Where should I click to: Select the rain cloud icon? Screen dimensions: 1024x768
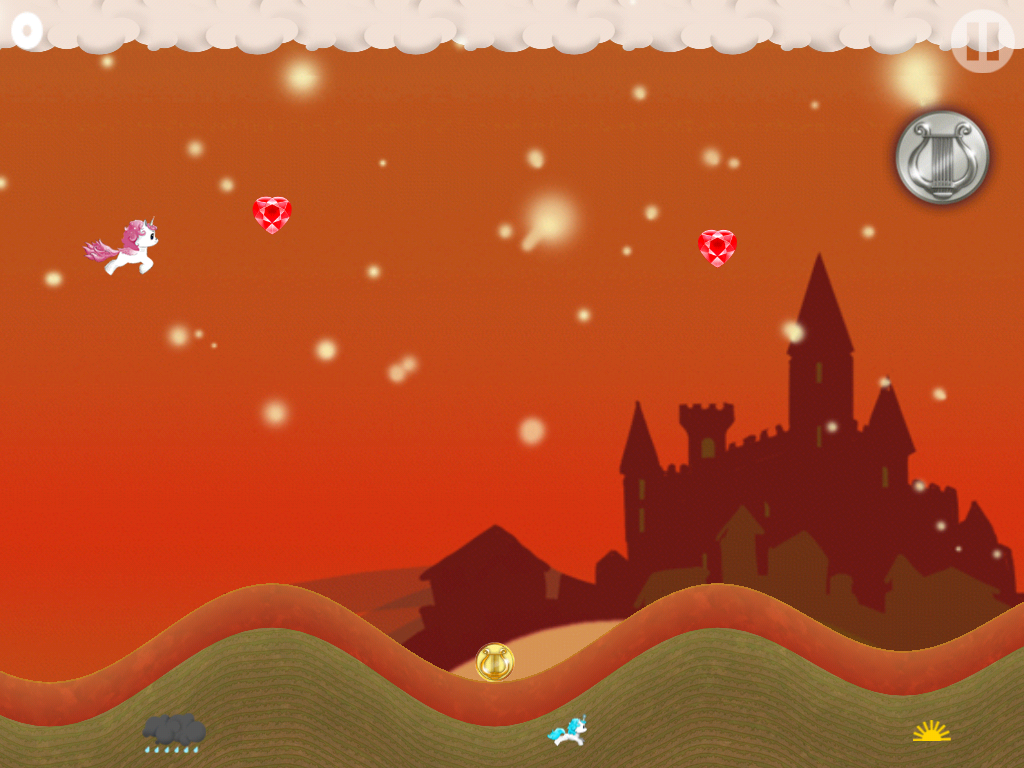(x=174, y=732)
